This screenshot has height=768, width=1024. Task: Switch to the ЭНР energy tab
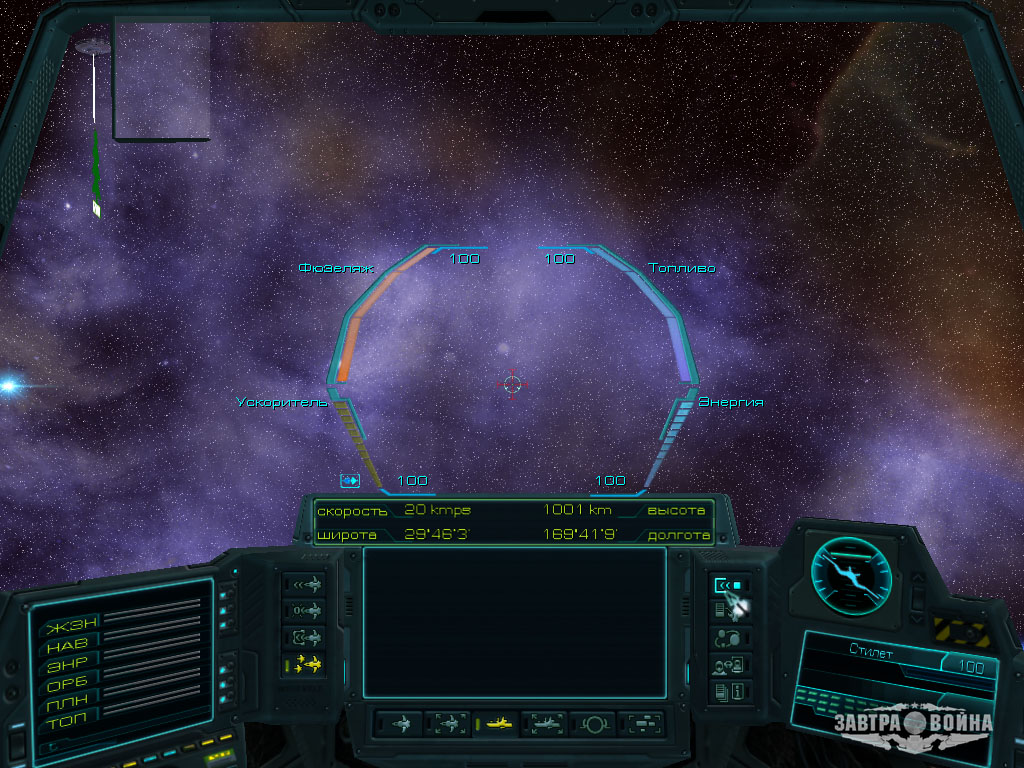[68, 664]
